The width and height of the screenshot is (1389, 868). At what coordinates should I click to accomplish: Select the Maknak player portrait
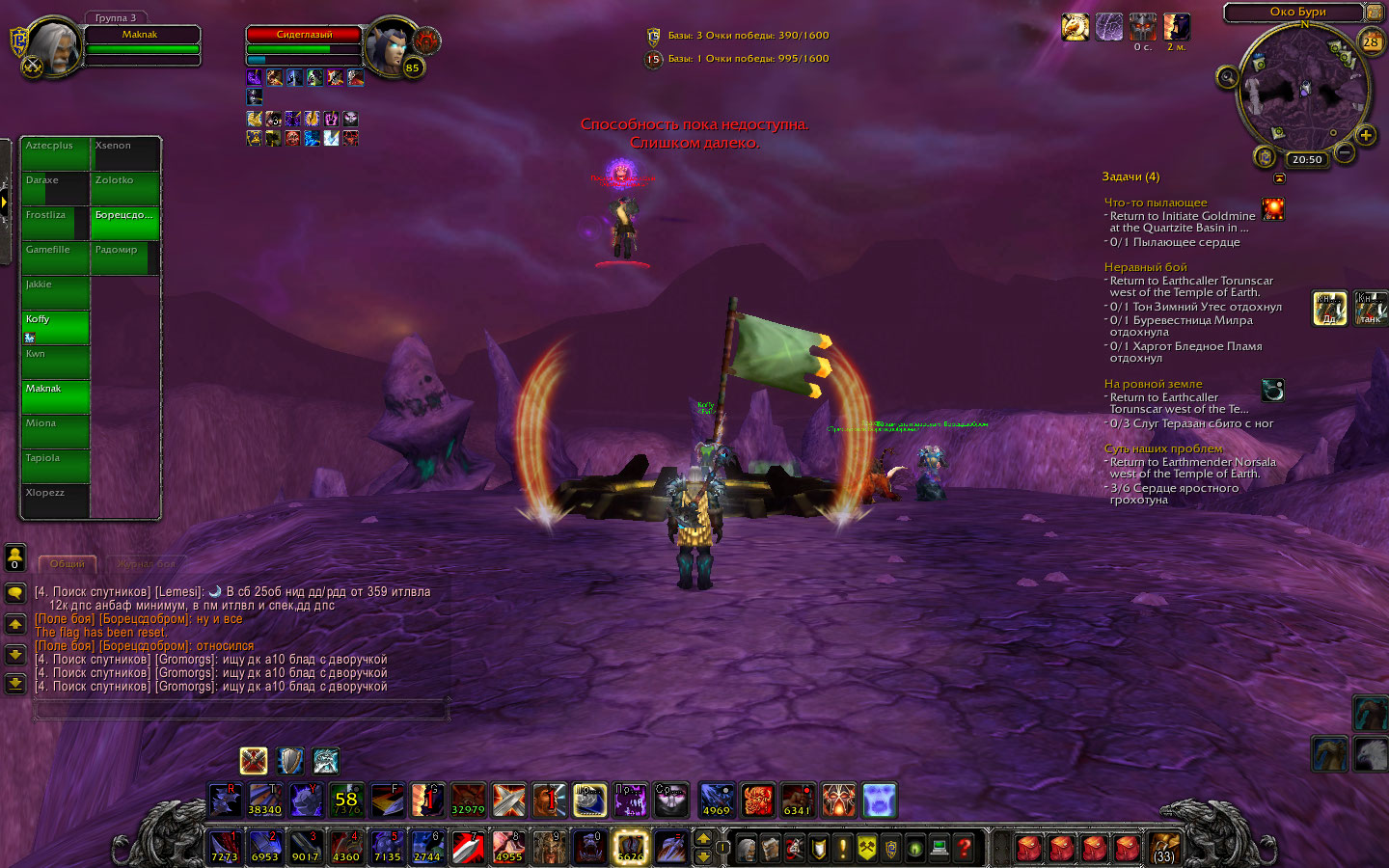point(55,46)
